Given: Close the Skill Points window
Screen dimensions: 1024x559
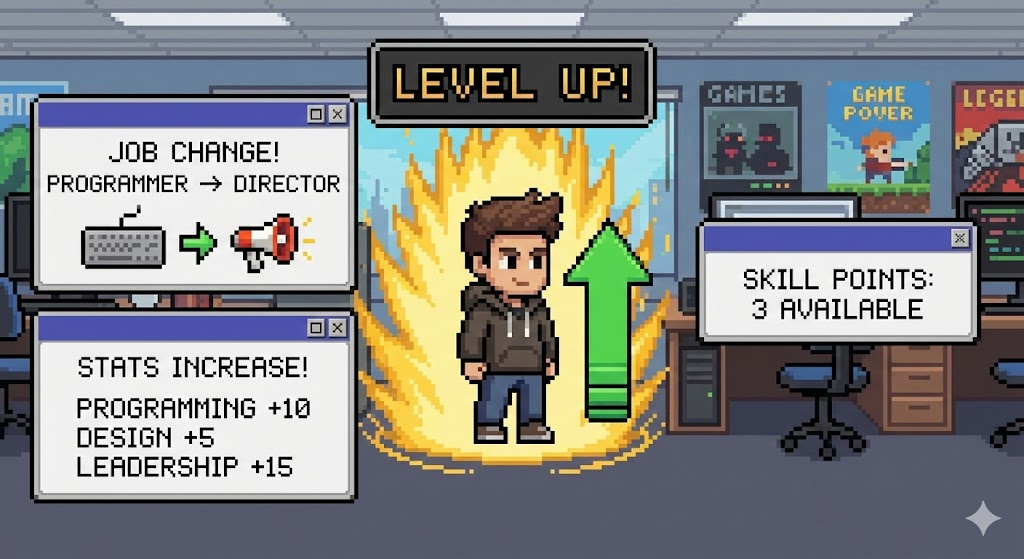Looking at the screenshot, I should 960,238.
